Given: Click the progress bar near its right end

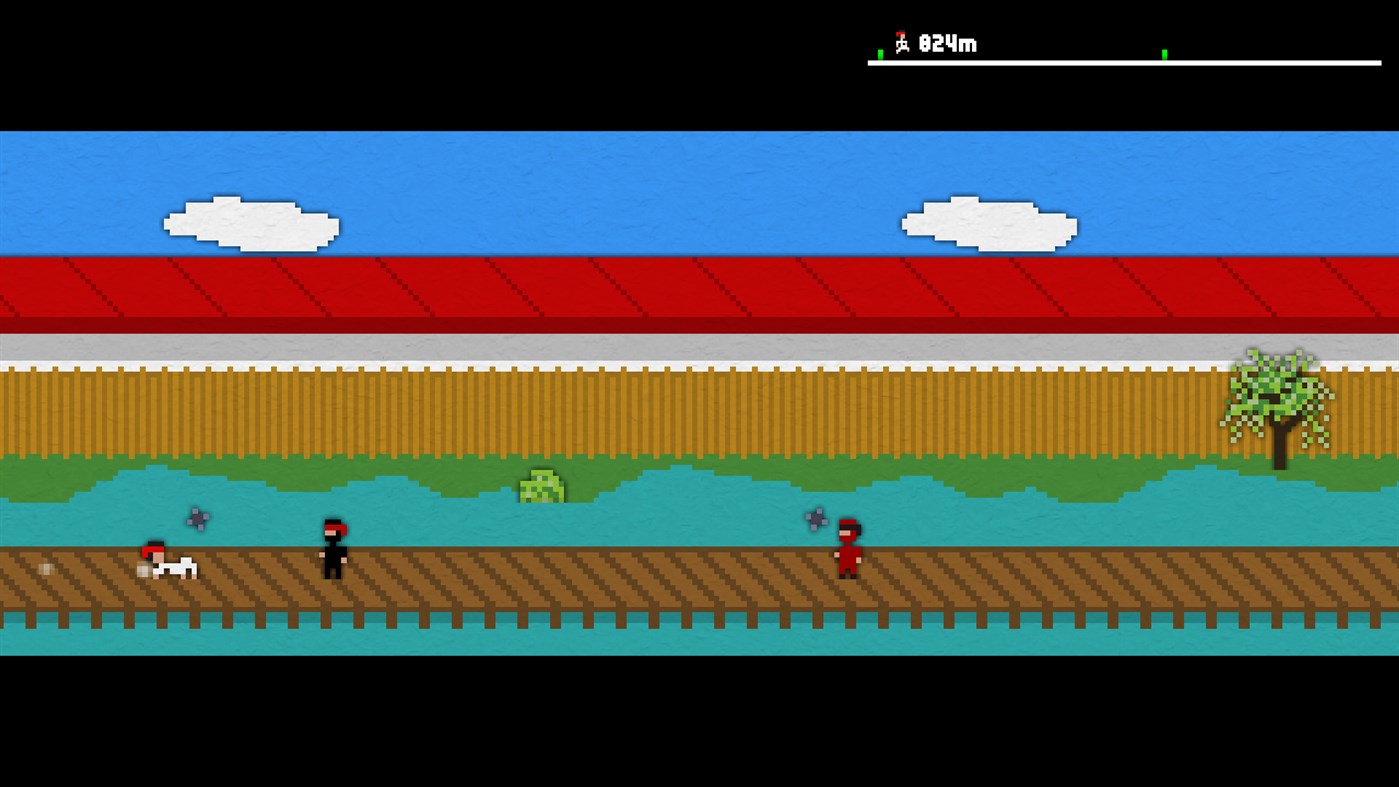Looking at the screenshot, I should tap(1340, 62).
